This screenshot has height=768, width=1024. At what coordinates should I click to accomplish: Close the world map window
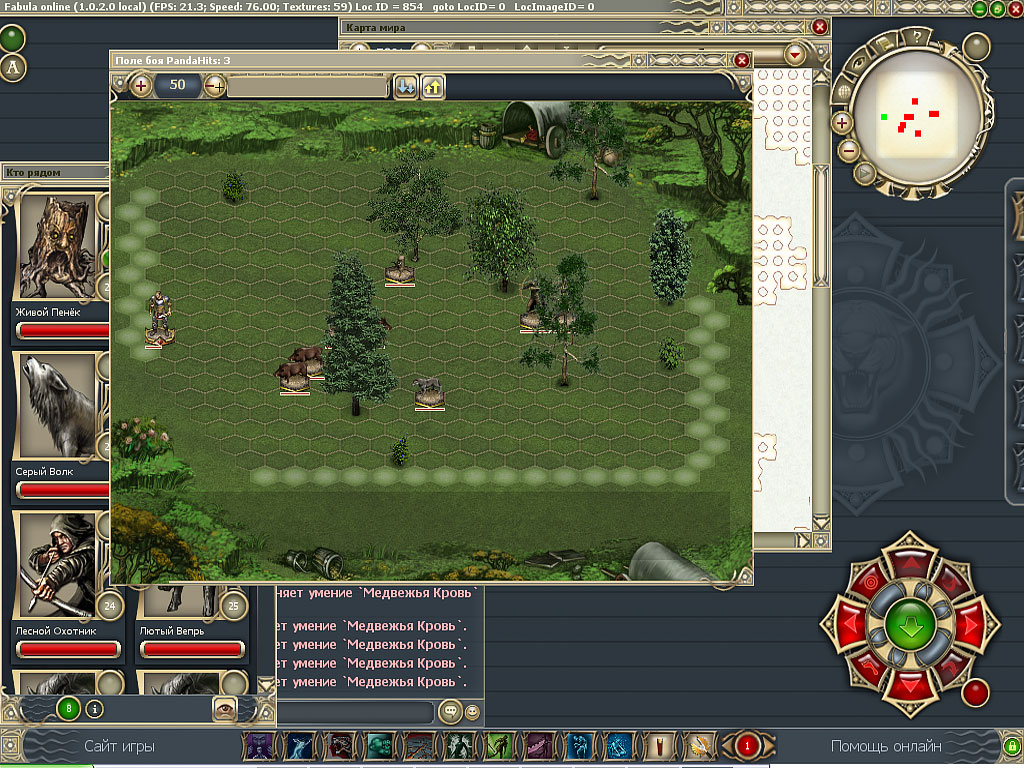[x=820, y=27]
